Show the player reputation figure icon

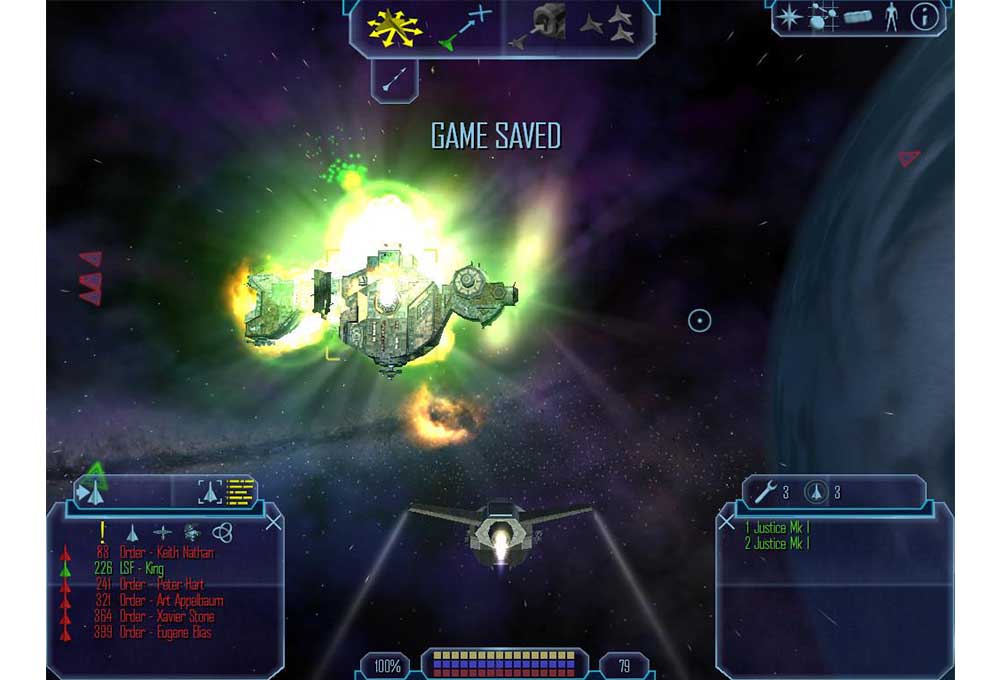pyautogui.click(x=891, y=18)
